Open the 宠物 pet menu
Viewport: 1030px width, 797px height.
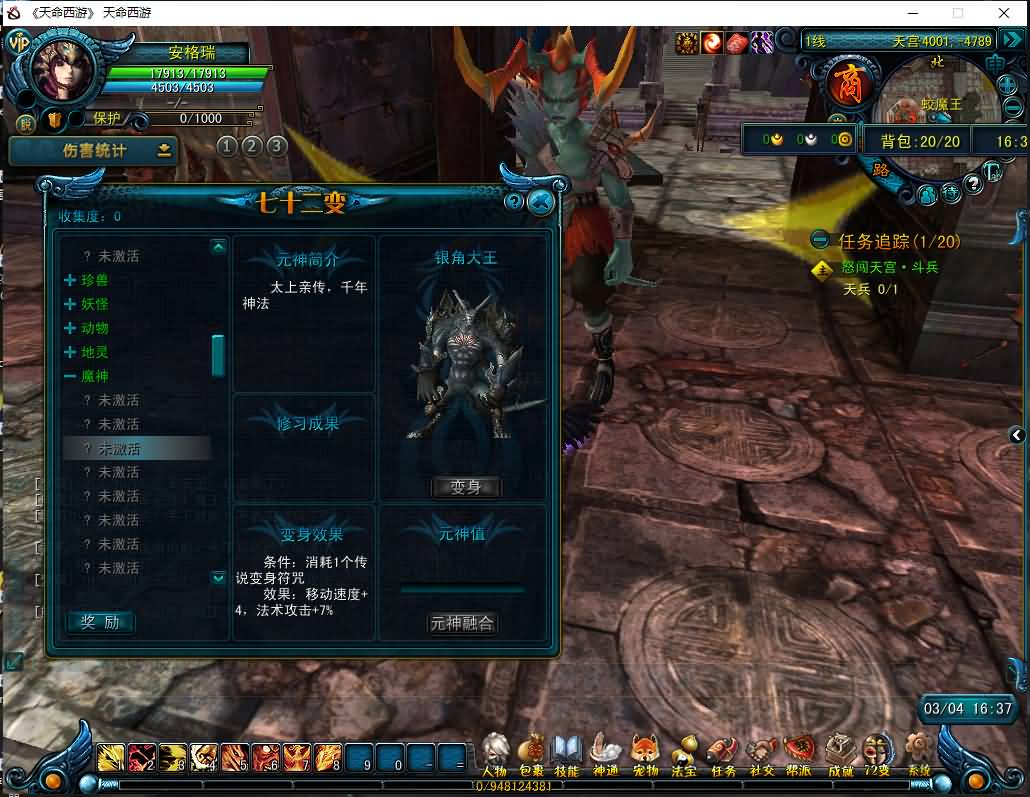tap(645, 755)
